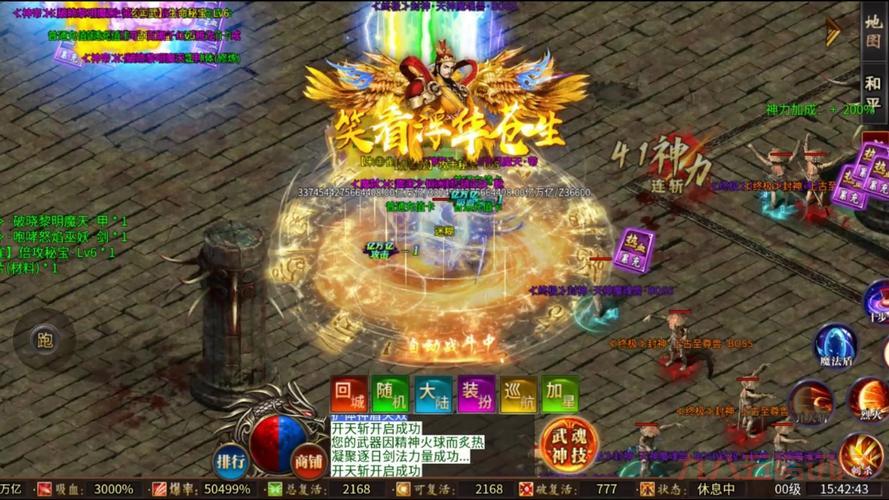The image size is (889, 500).
Task: Toggle the 跑 run button
Action: click(44, 340)
